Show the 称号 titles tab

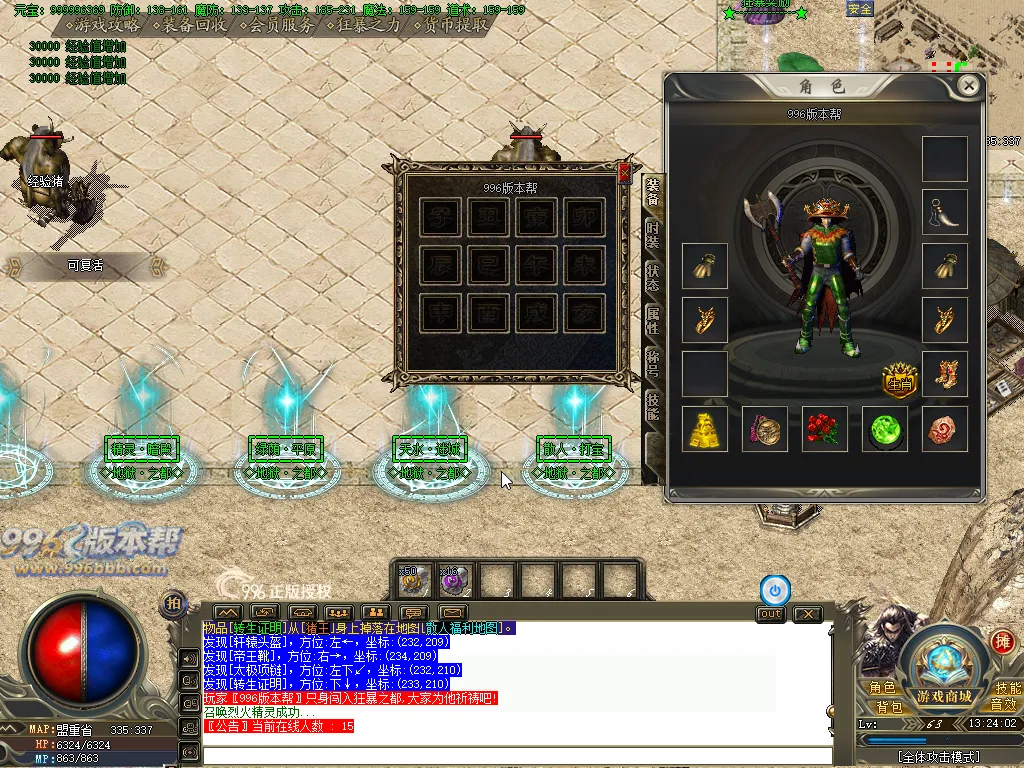coord(652,362)
